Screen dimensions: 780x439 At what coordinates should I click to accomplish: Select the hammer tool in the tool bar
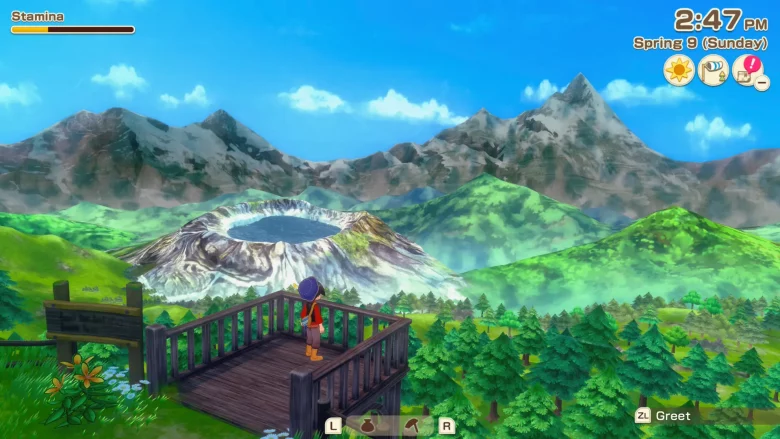(411, 425)
